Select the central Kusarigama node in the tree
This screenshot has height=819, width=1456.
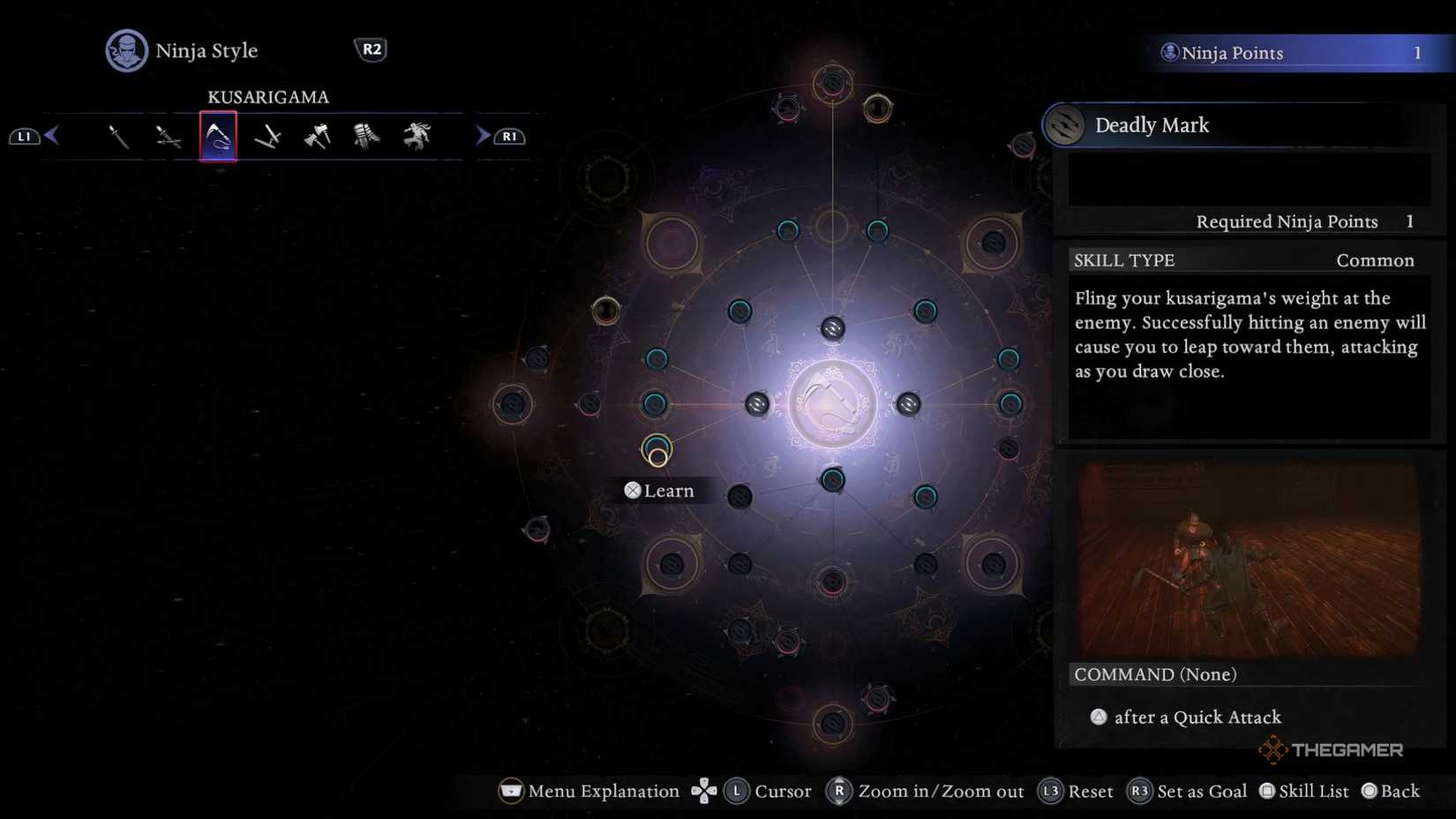point(832,403)
